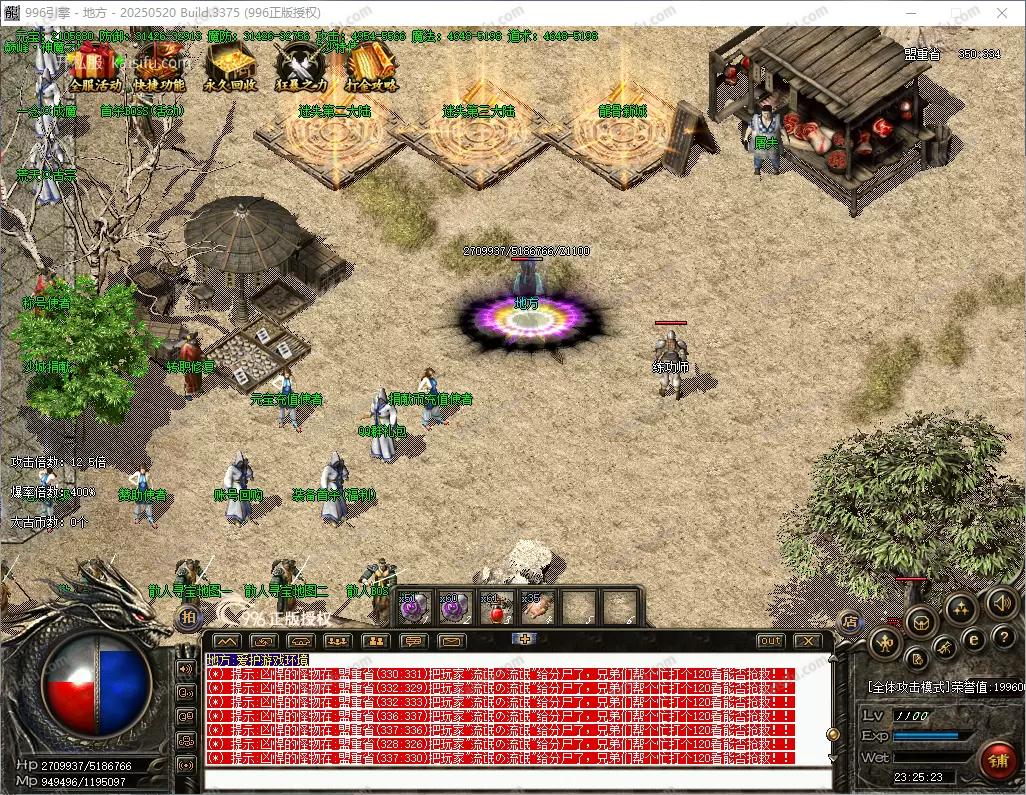Open the 永久回收 treasure chest
The height and width of the screenshot is (795, 1026).
229,67
